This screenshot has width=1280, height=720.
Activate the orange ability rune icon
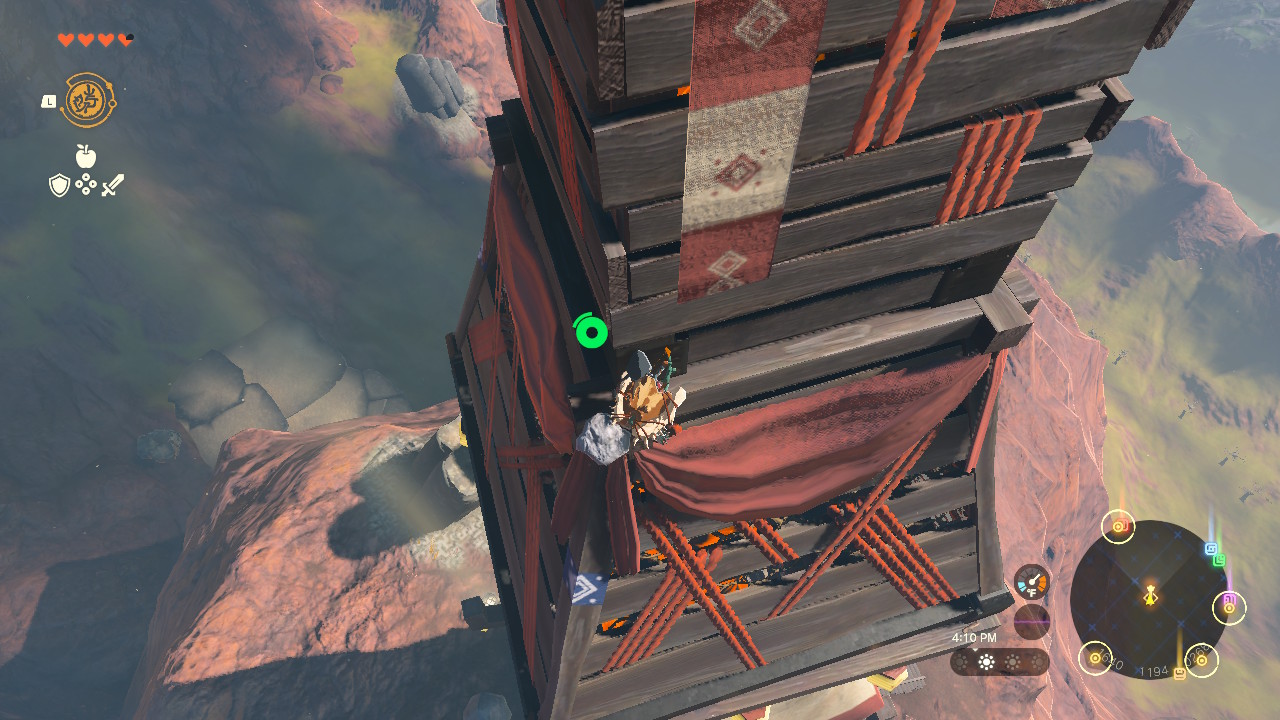click(x=87, y=100)
